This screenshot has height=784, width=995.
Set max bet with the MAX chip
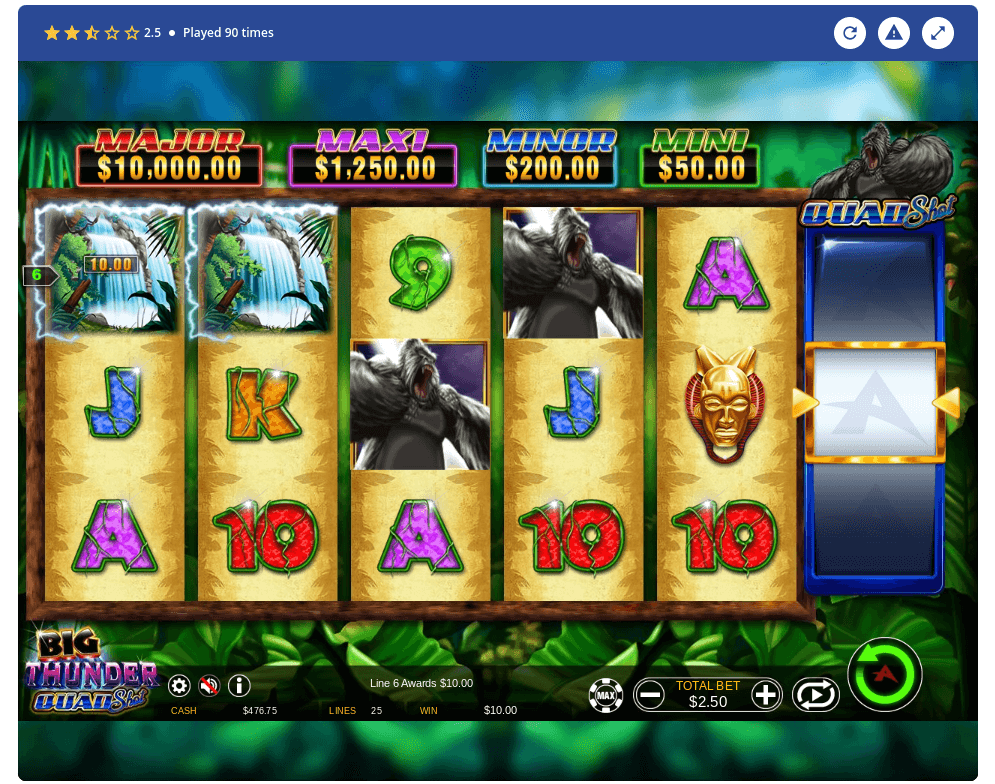pos(605,694)
